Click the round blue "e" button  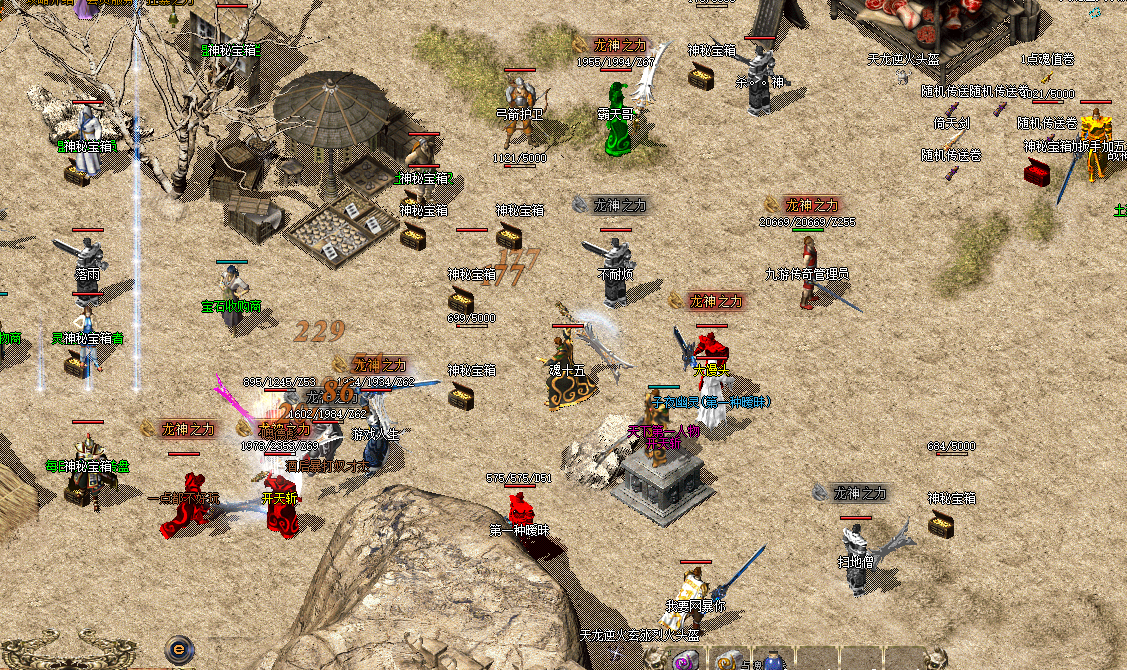click(x=179, y=648)
